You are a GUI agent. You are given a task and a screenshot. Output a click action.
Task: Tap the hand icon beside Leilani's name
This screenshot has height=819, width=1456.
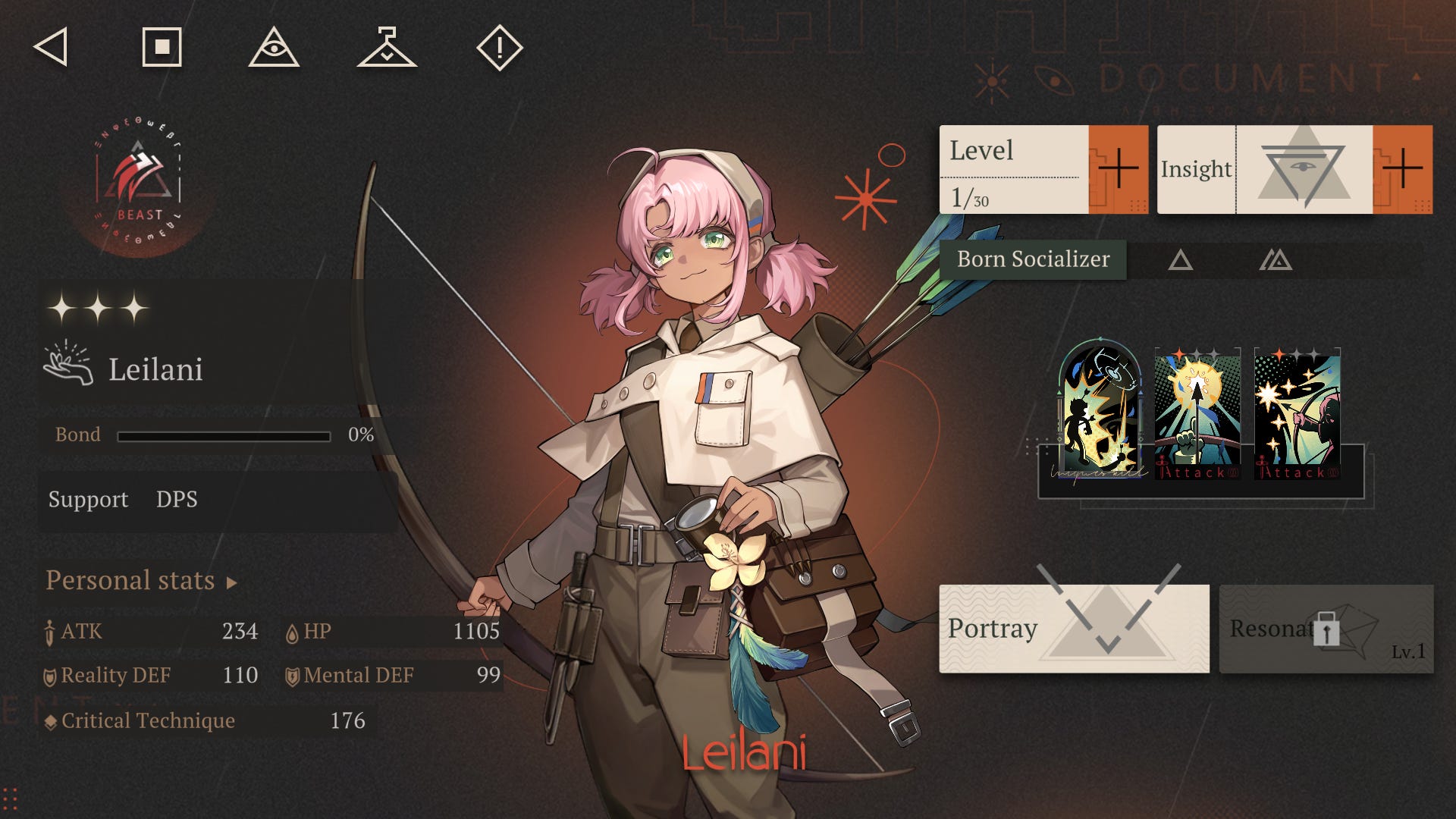point(68,365)
